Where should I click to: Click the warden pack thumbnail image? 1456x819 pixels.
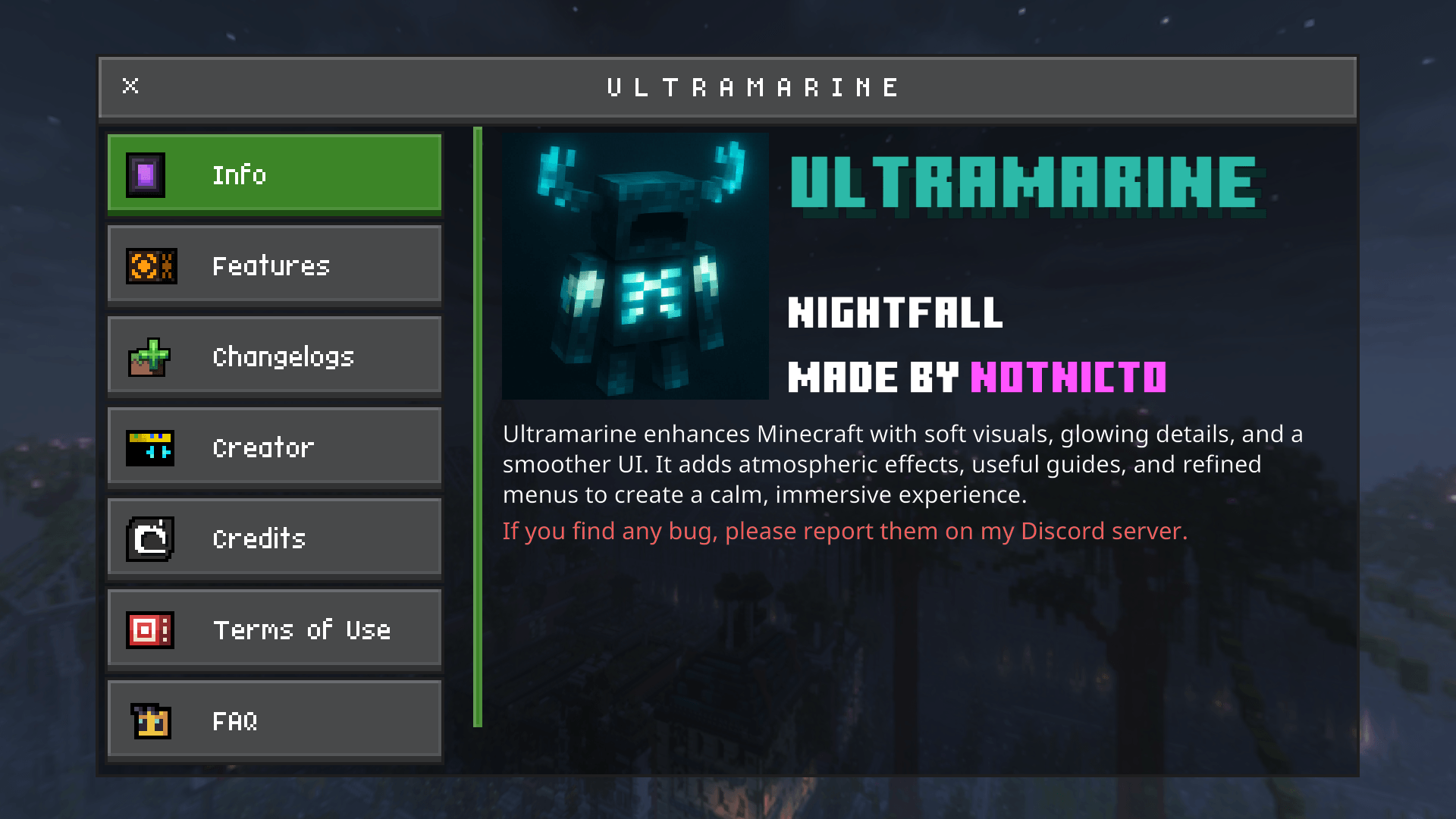[635, 266]
